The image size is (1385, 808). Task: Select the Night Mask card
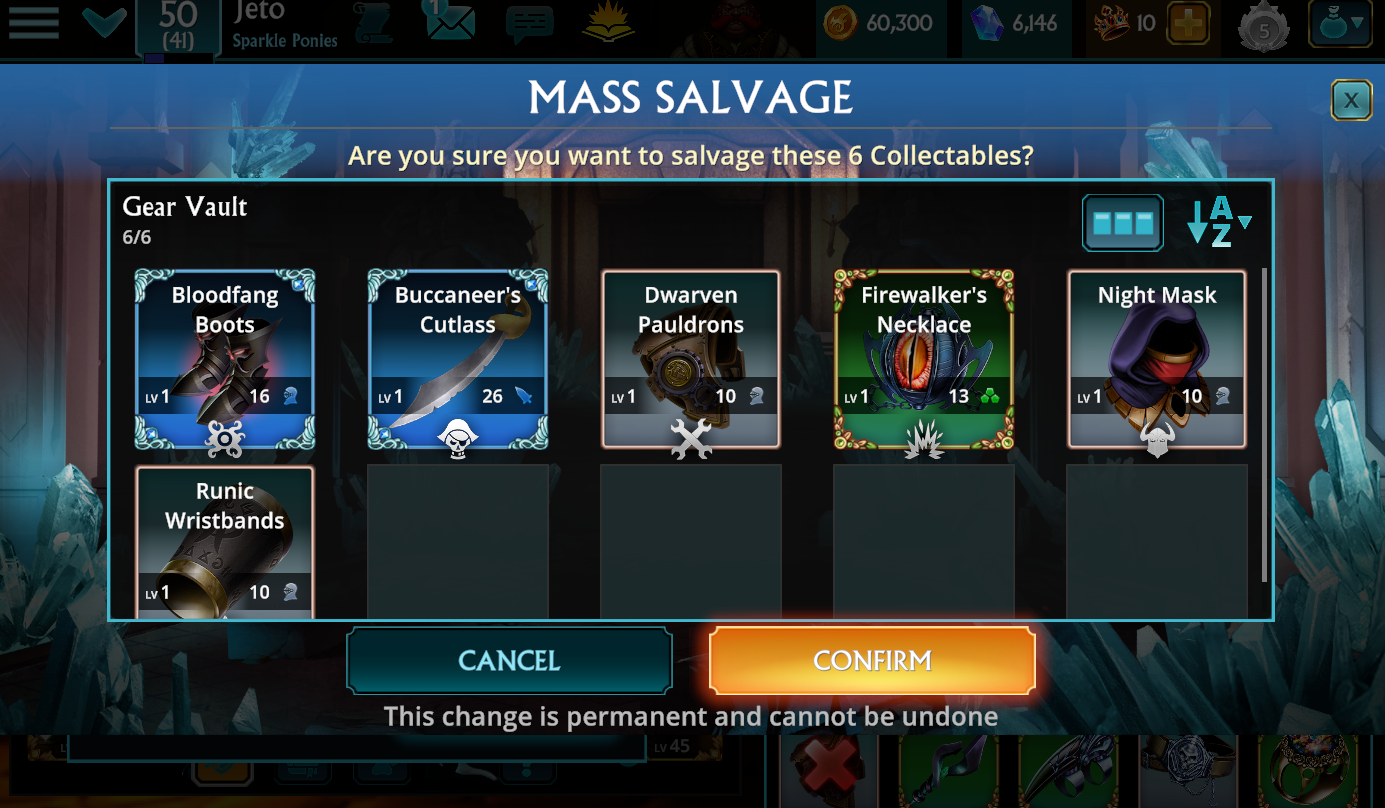1157,359
